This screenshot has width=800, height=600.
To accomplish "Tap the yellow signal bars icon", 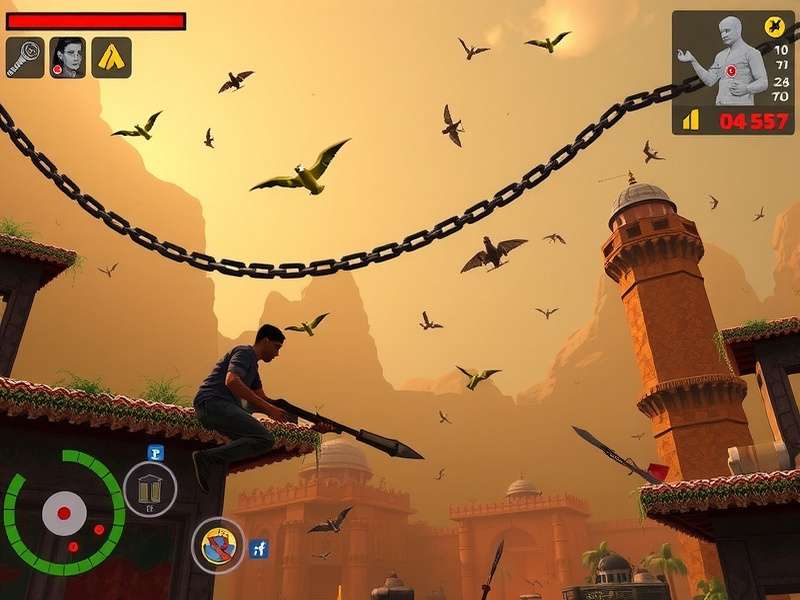I will (691, 120).
